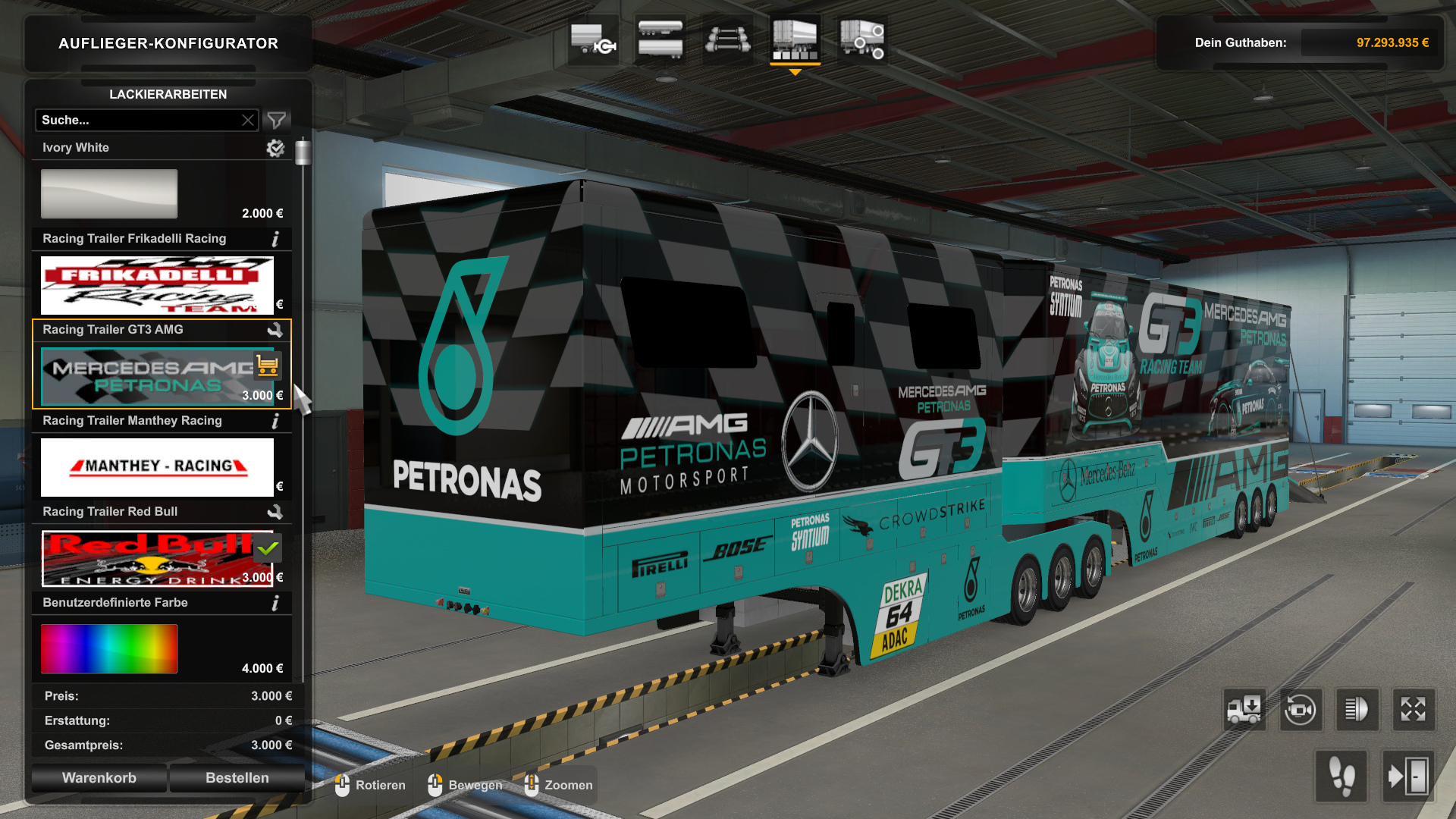Select the Mercedes AMG Petronas skin thumbnail

(148, 376)
